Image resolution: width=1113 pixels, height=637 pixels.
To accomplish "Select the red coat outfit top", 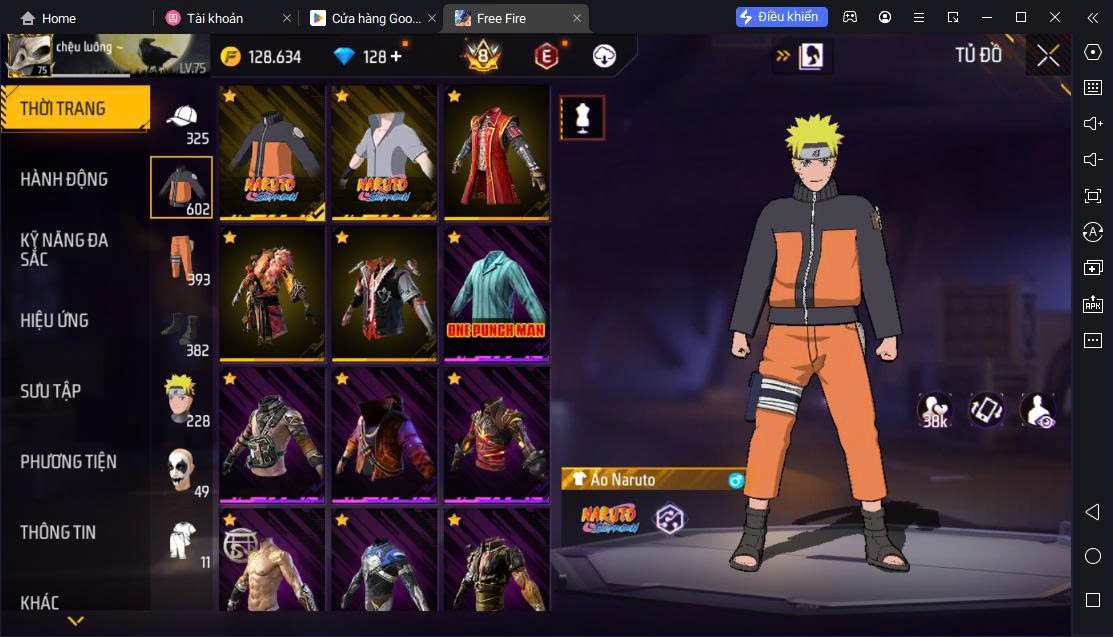I will [496, 151].
